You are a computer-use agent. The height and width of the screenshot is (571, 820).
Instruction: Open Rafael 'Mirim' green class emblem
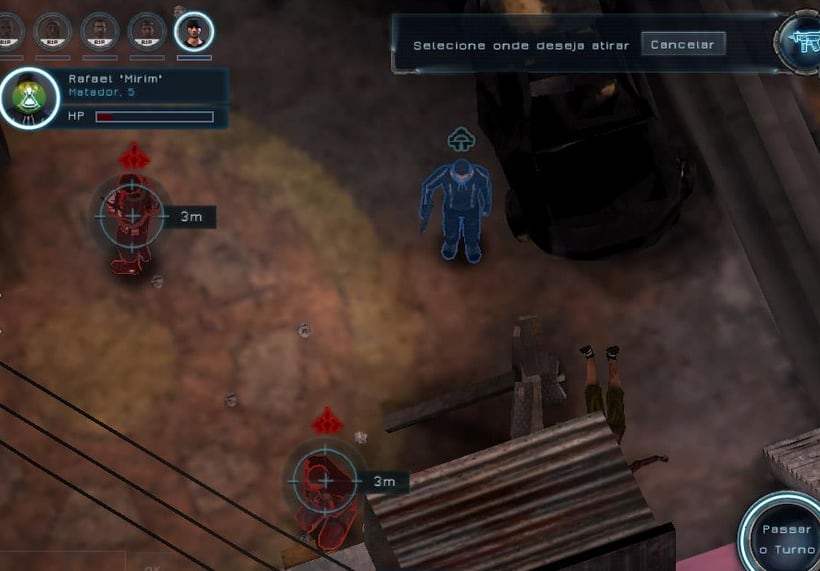(x=29, y=98)
